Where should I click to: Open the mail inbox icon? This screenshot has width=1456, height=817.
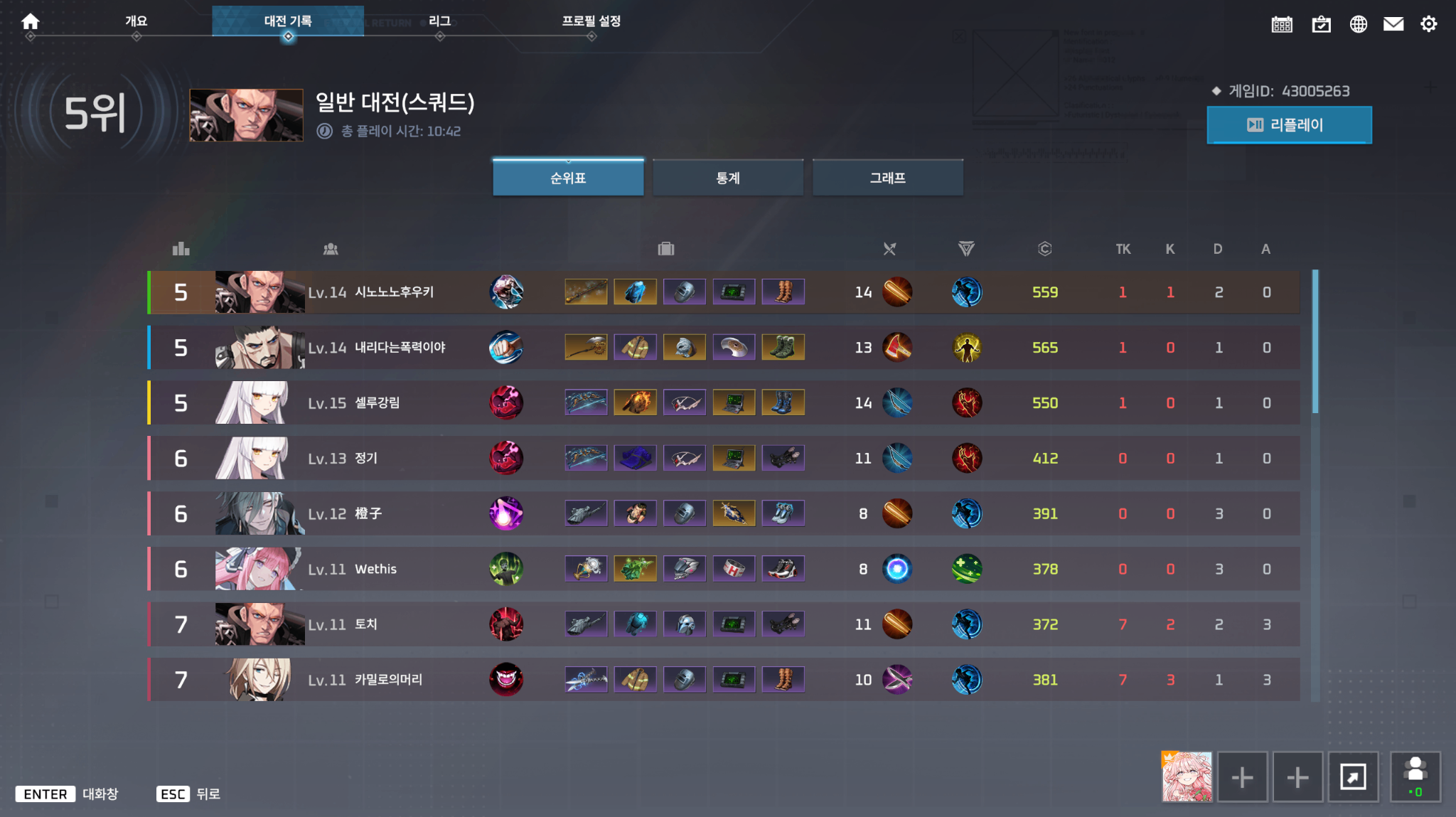point(1393,23)
